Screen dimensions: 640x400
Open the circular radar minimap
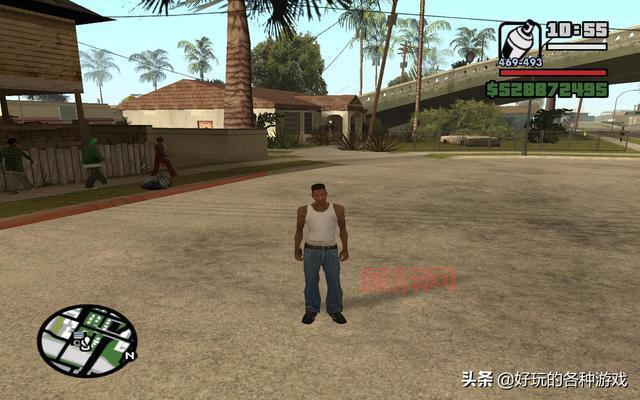click(x=86, y=340)
